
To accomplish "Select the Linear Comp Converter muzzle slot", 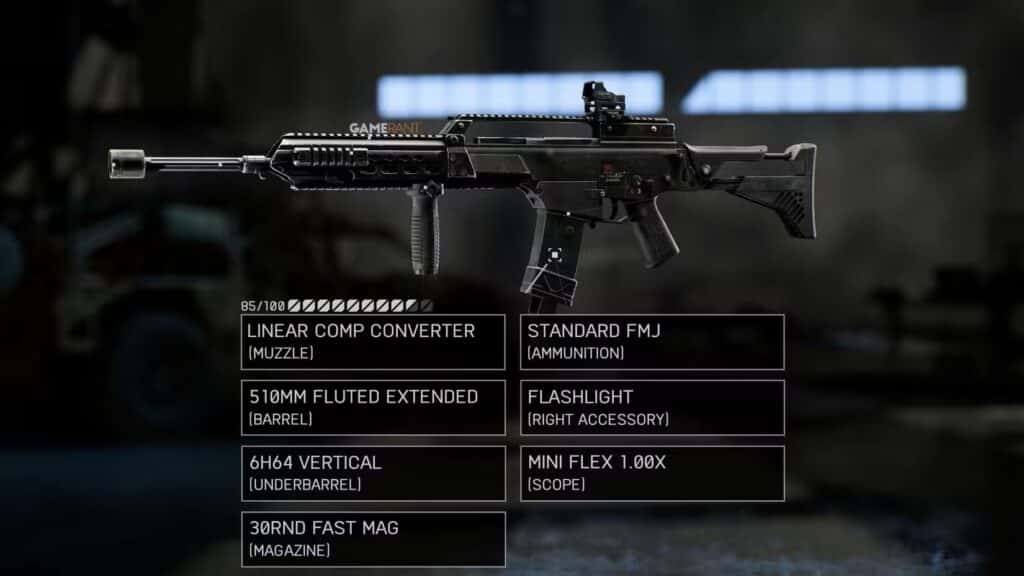I will (x=373, y=341).
